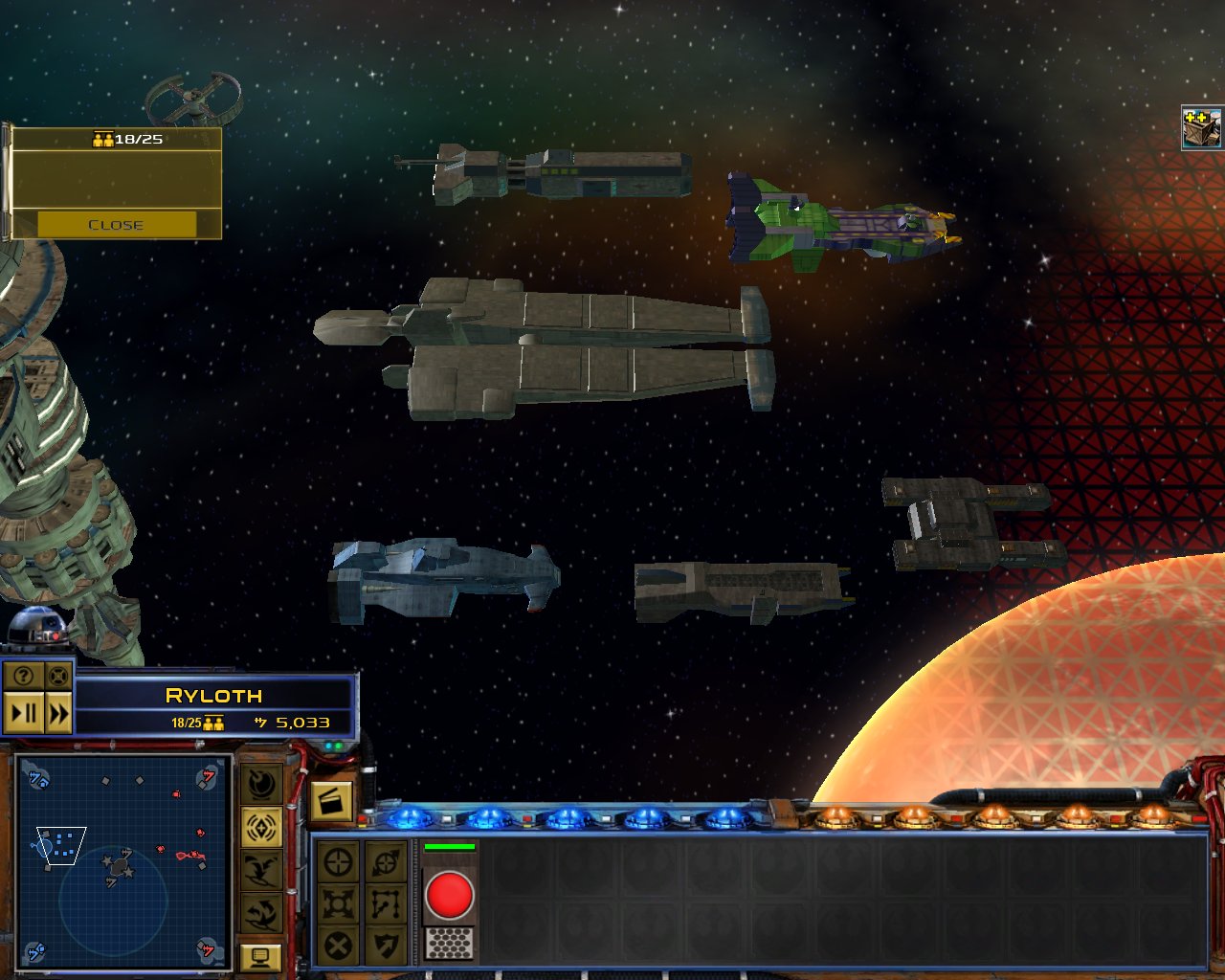Activate the shield guard command

(x=387, y=946)
